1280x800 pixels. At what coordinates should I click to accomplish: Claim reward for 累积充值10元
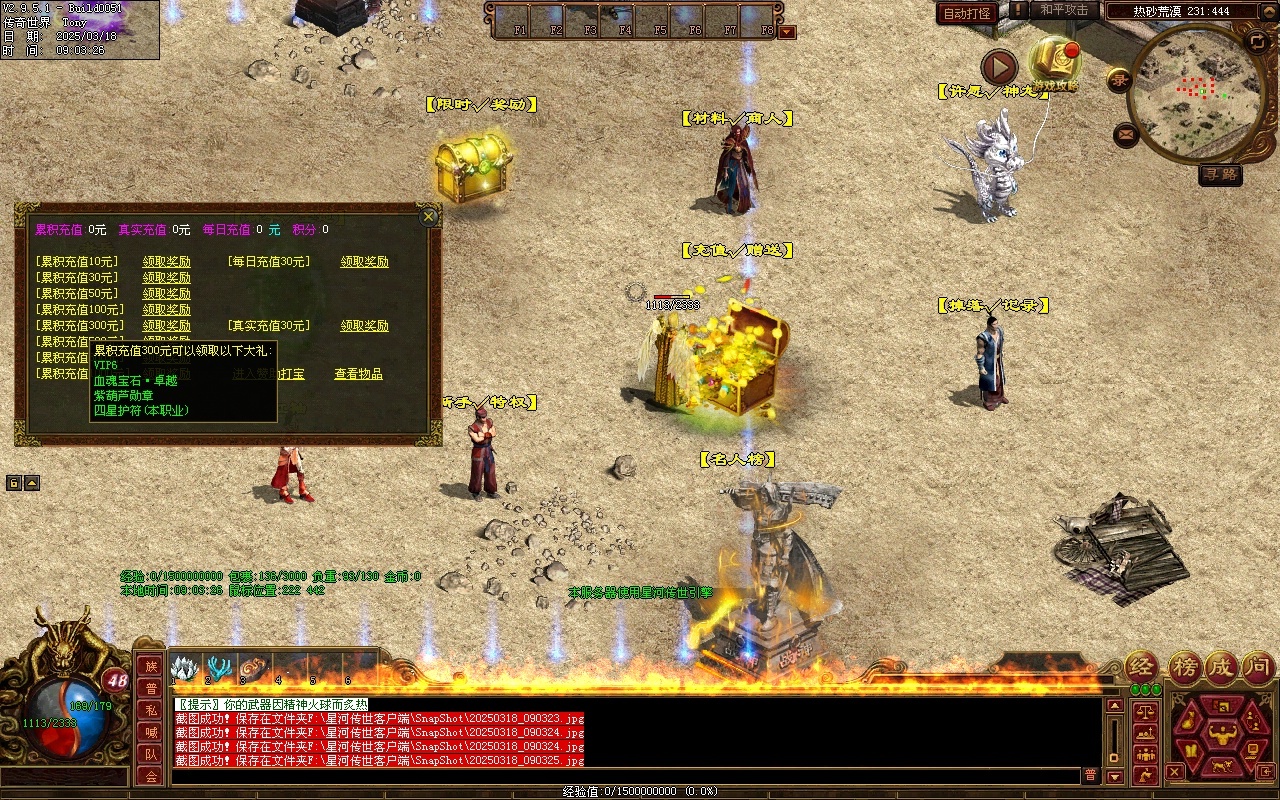[x=166, y=262]
